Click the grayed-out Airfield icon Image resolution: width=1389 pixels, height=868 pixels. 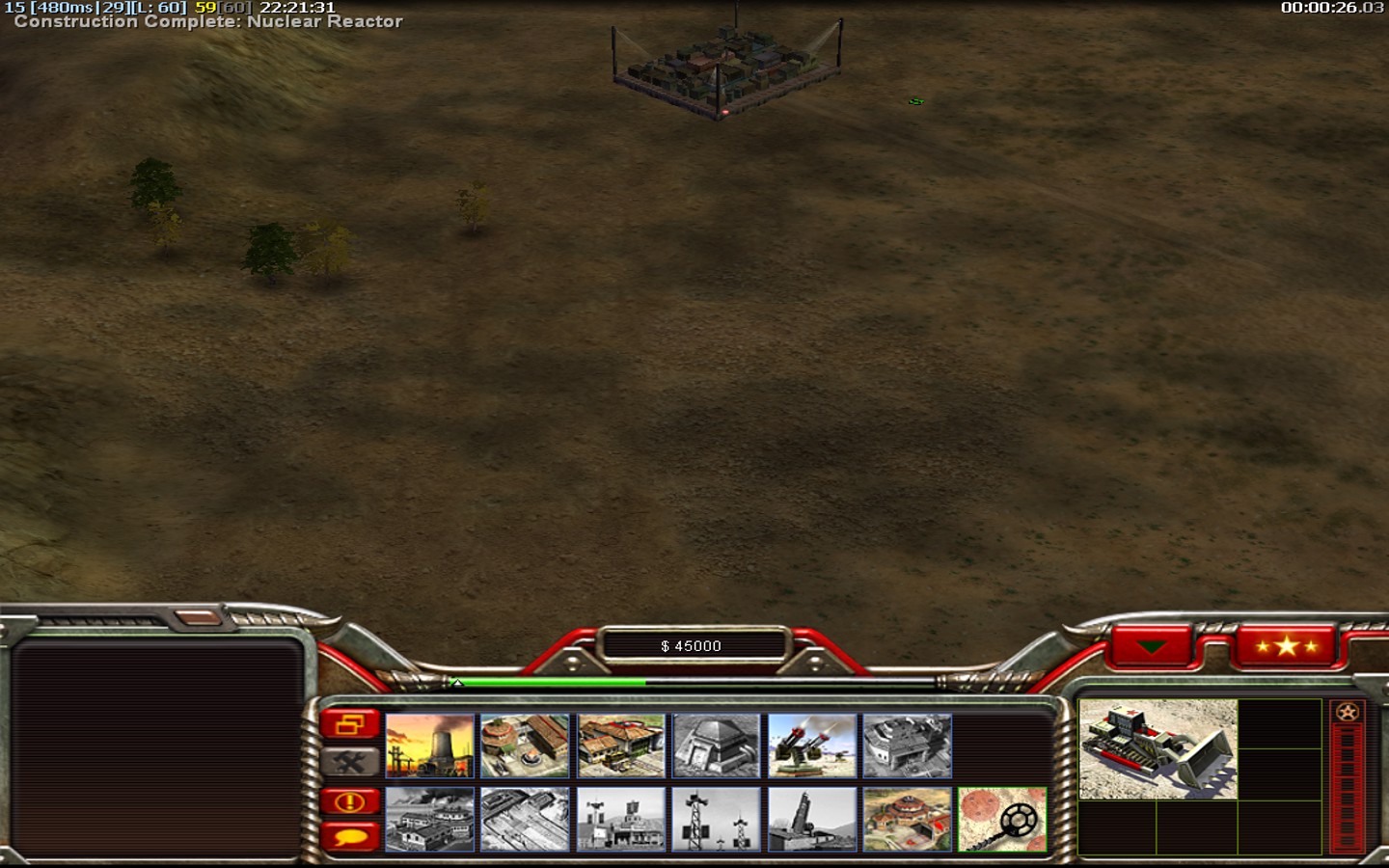coord(525,820)
